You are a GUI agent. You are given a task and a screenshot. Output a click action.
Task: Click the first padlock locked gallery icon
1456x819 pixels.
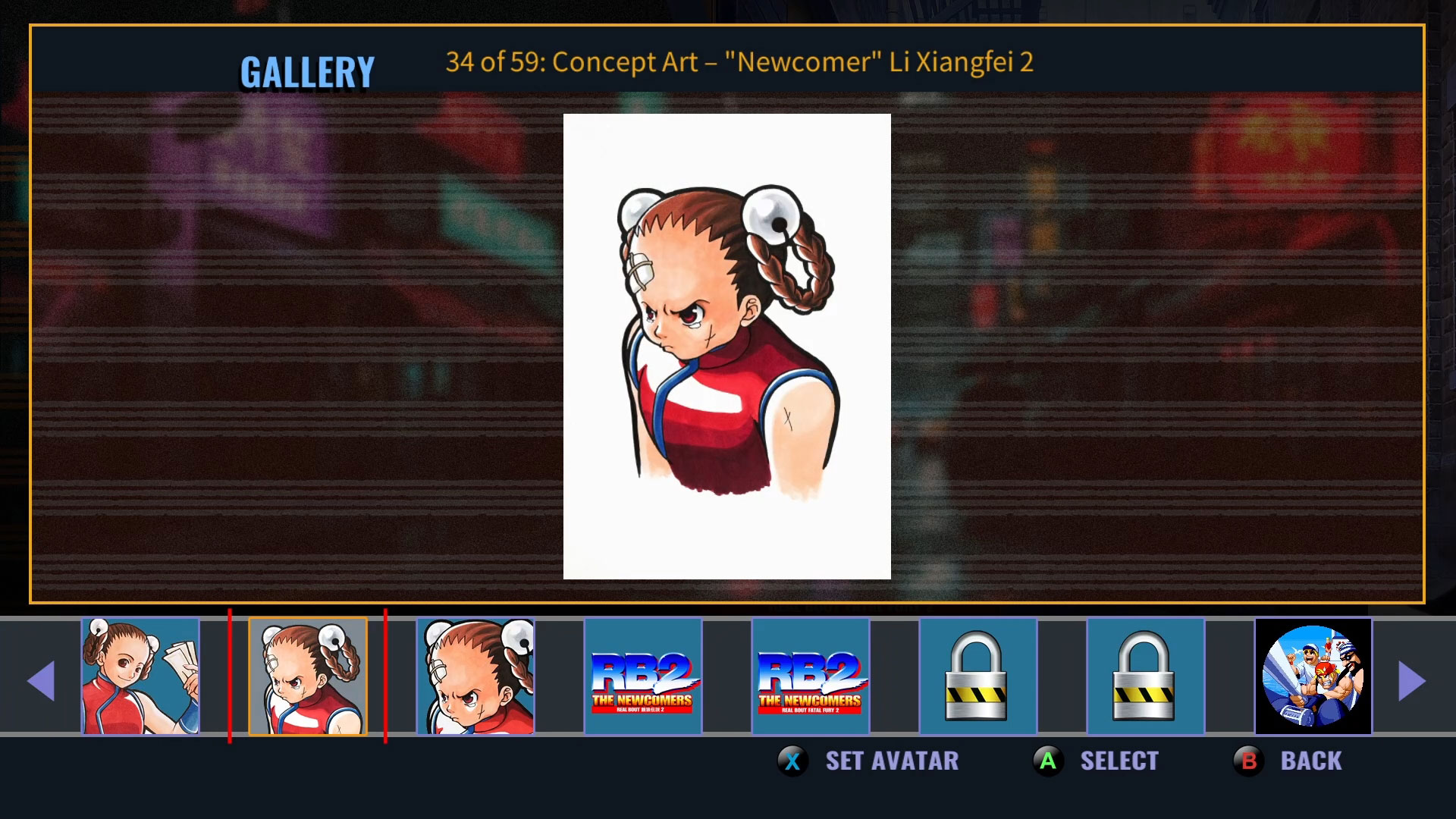pos(977,676)
